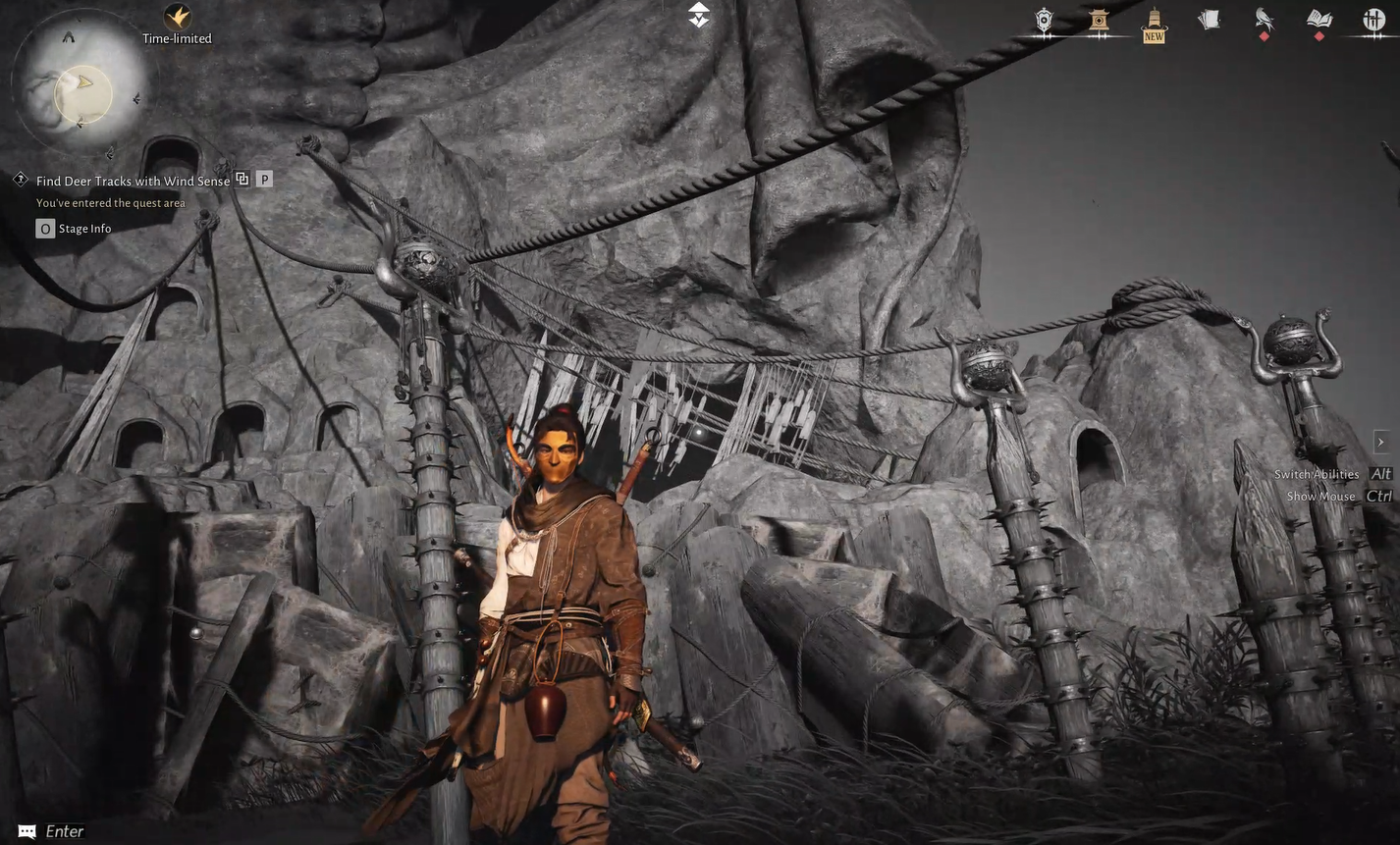
Task: Open the stacked papers menu icon
Action: 1210,20
